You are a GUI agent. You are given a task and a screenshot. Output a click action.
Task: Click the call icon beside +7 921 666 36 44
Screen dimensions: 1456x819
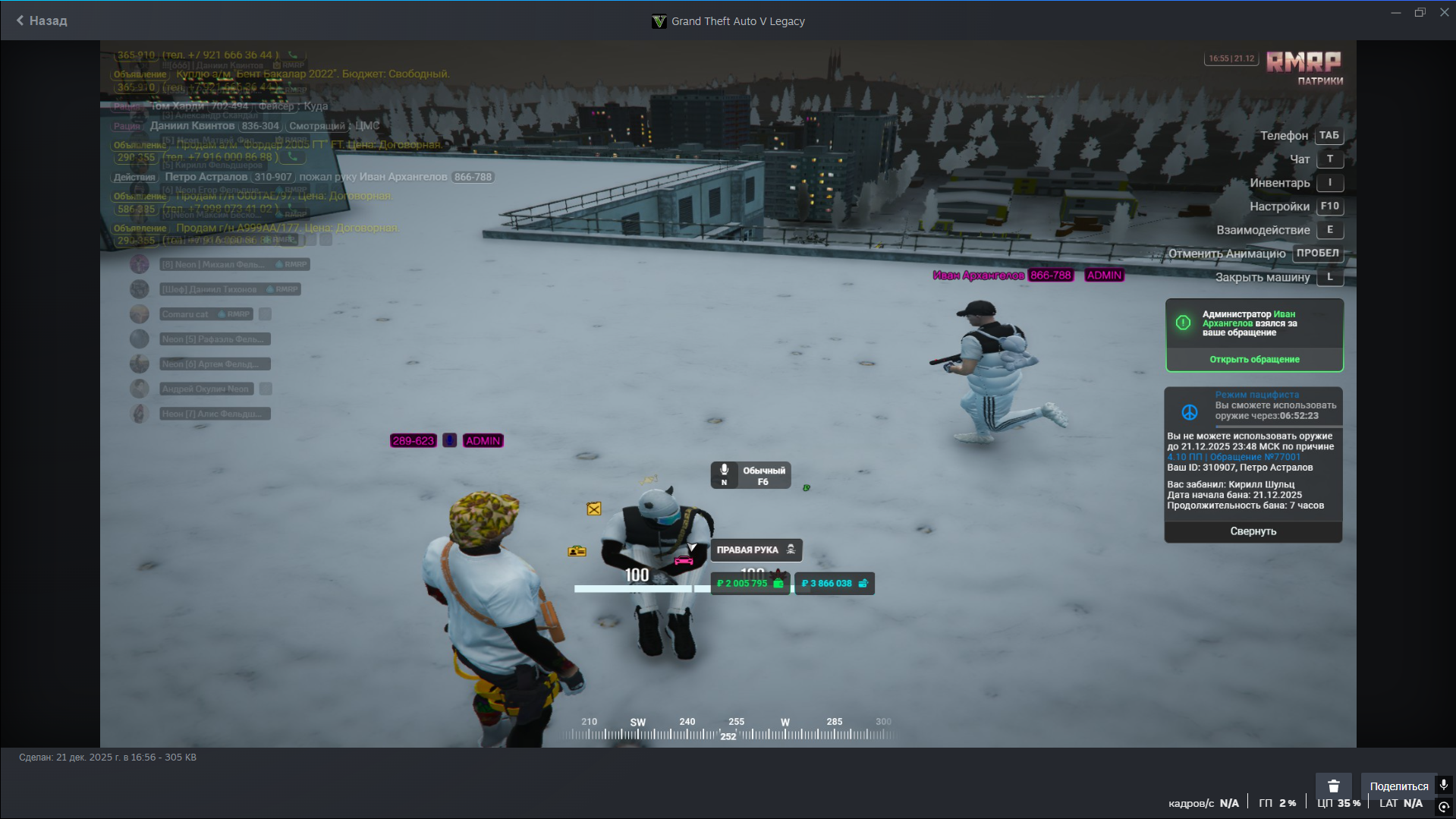click(293, 55)
